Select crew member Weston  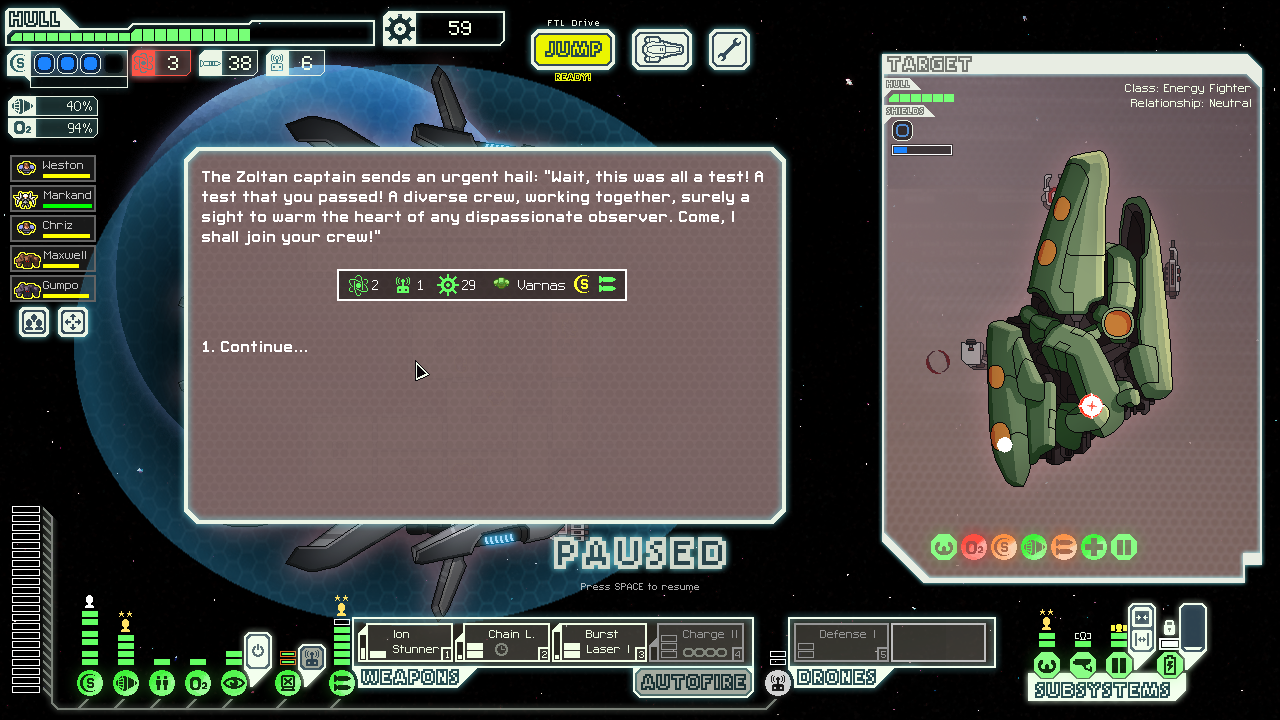click(54, 168)
